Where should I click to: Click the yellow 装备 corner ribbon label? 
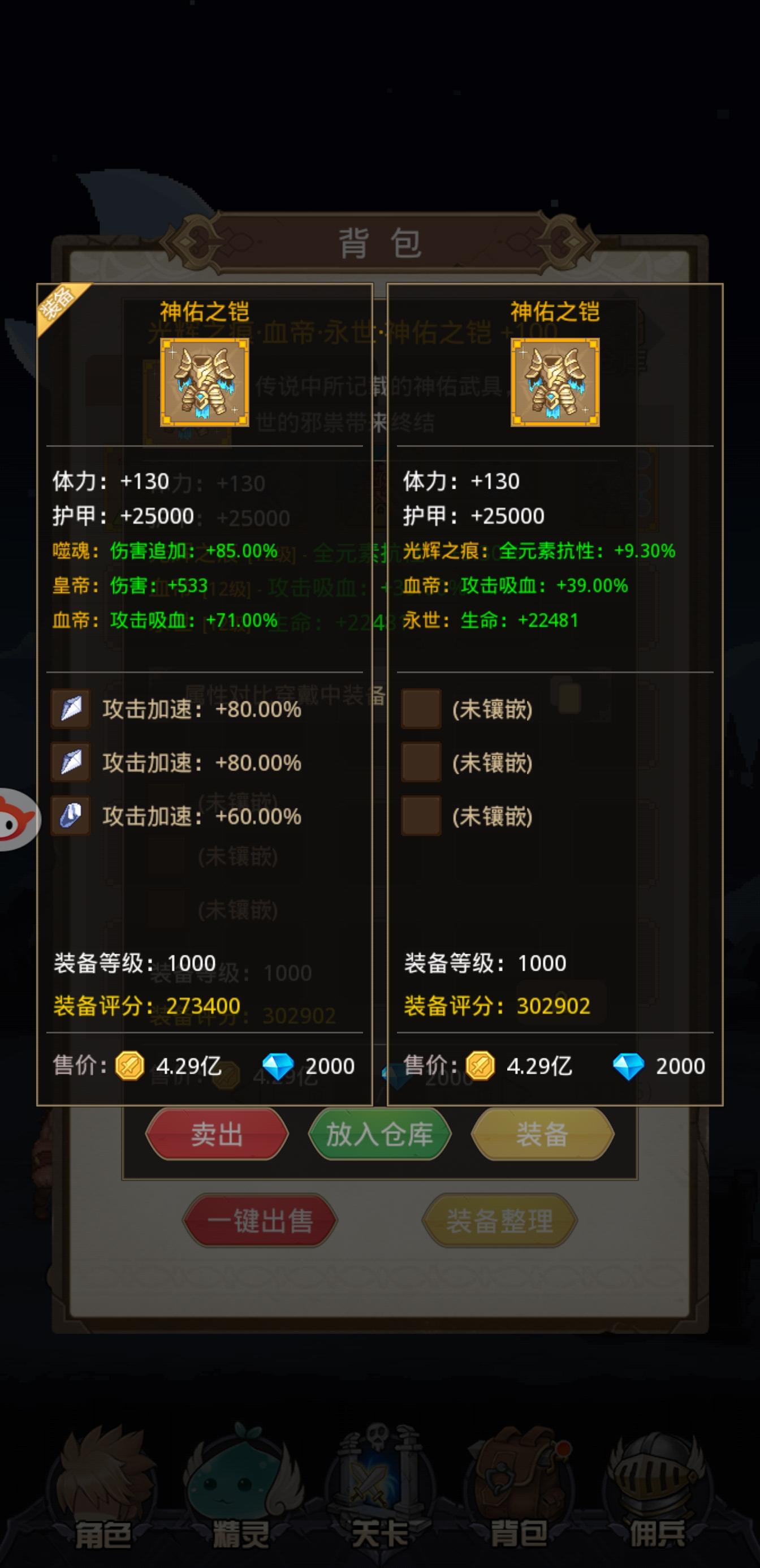[57, 303]
